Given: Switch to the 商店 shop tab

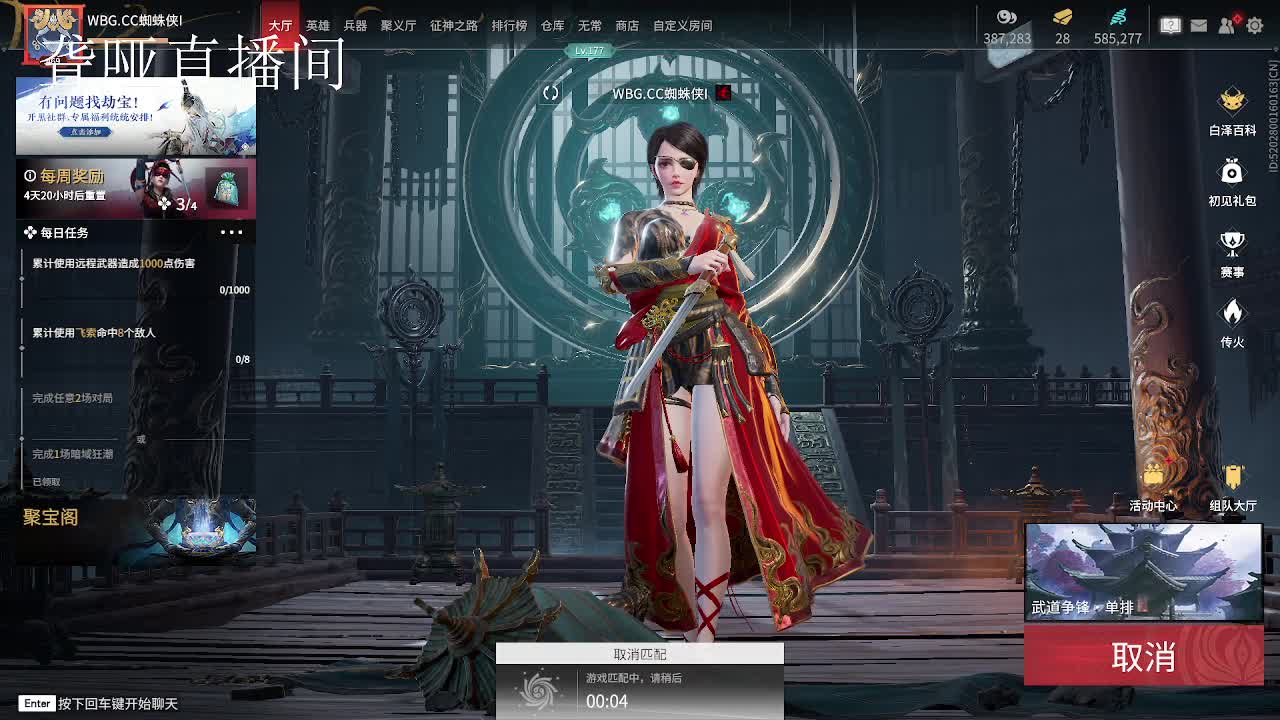Looking at the screenshot, I should (626, 26).
